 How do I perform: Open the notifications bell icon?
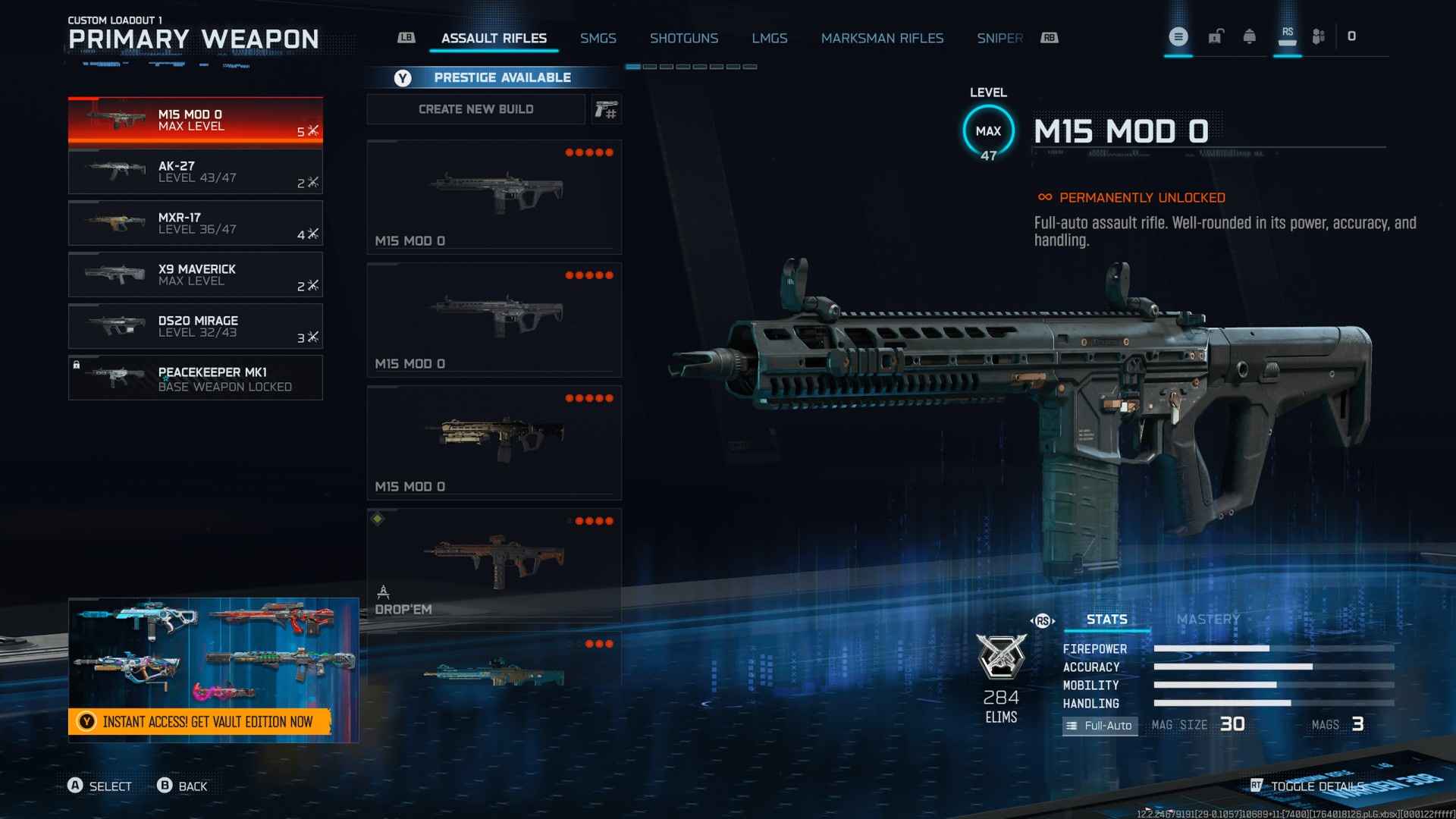click(x=1249, y=36)
